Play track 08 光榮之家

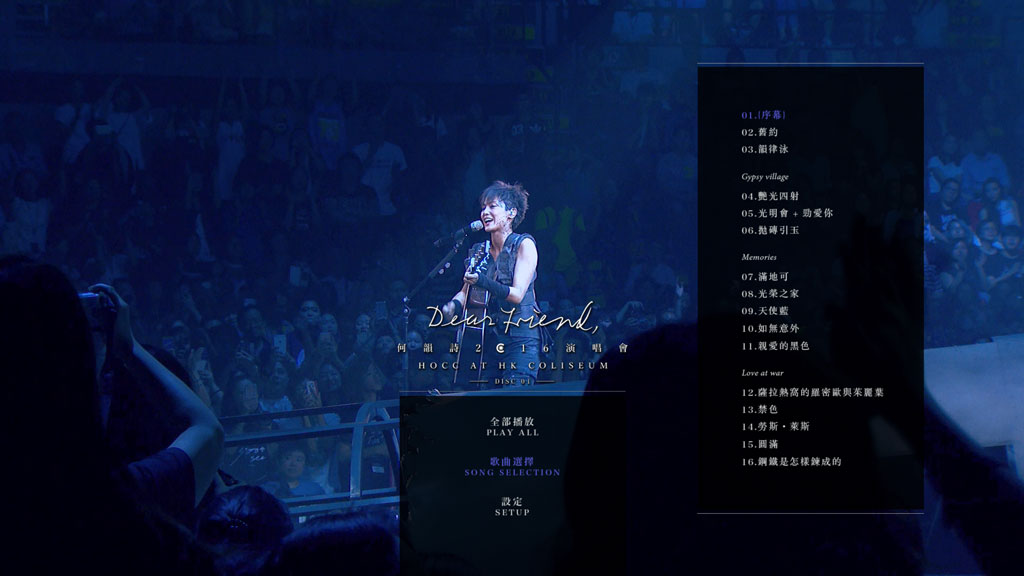pos(770,294)
